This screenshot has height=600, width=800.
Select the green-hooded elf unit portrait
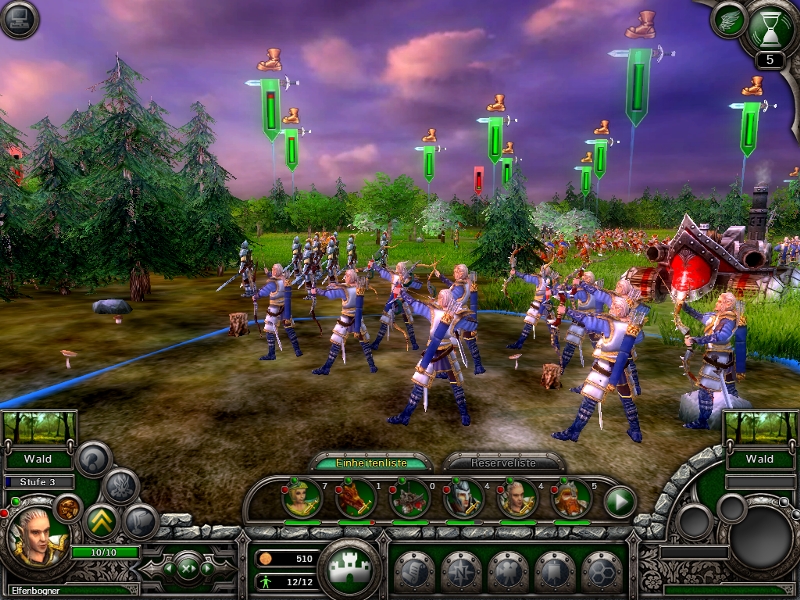[x=301, y=498]
